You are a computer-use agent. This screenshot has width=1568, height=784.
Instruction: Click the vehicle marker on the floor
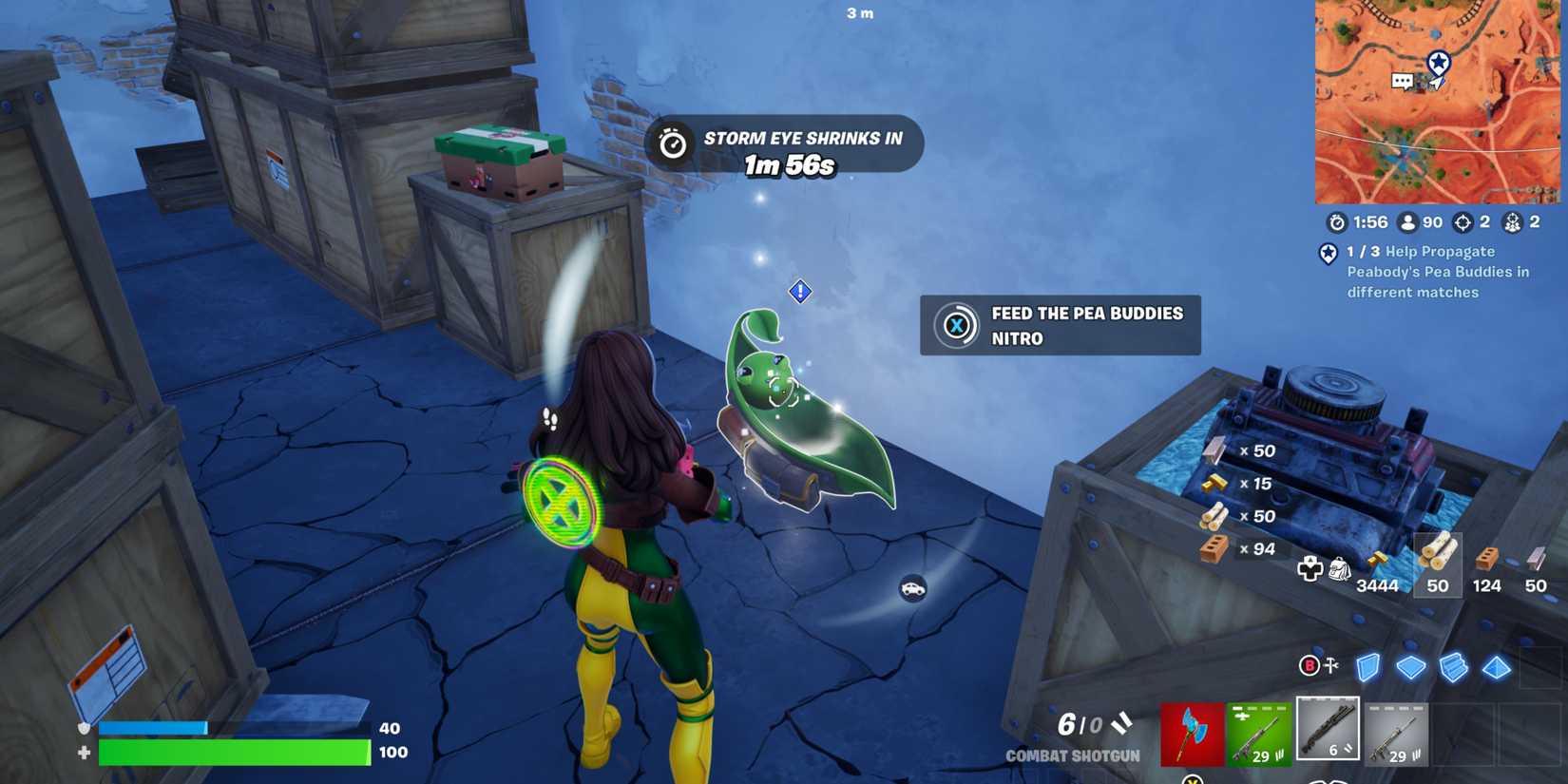pyautogui.click(x=914, y=590)
